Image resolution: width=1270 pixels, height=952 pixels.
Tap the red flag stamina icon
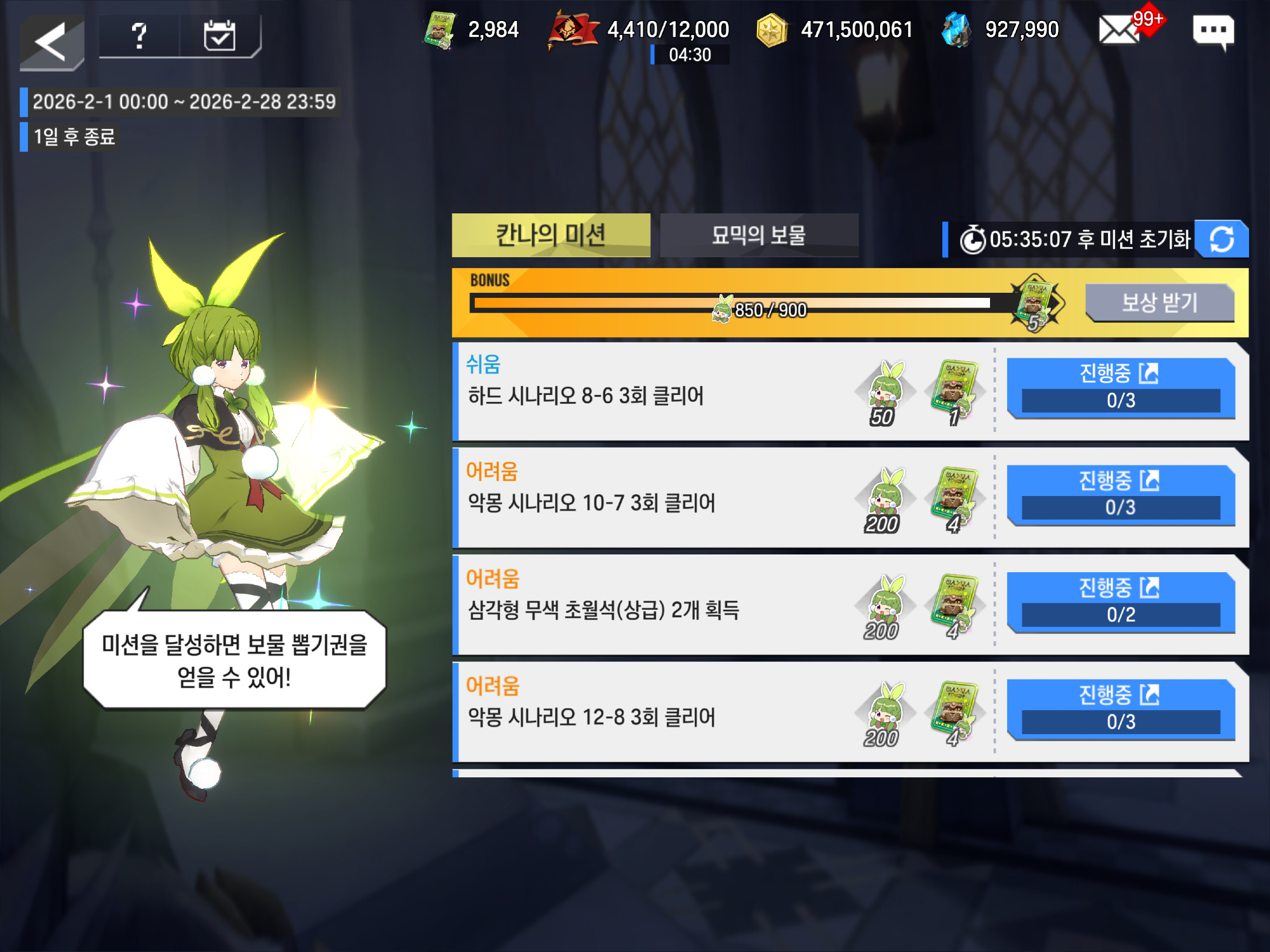[572, 30]
